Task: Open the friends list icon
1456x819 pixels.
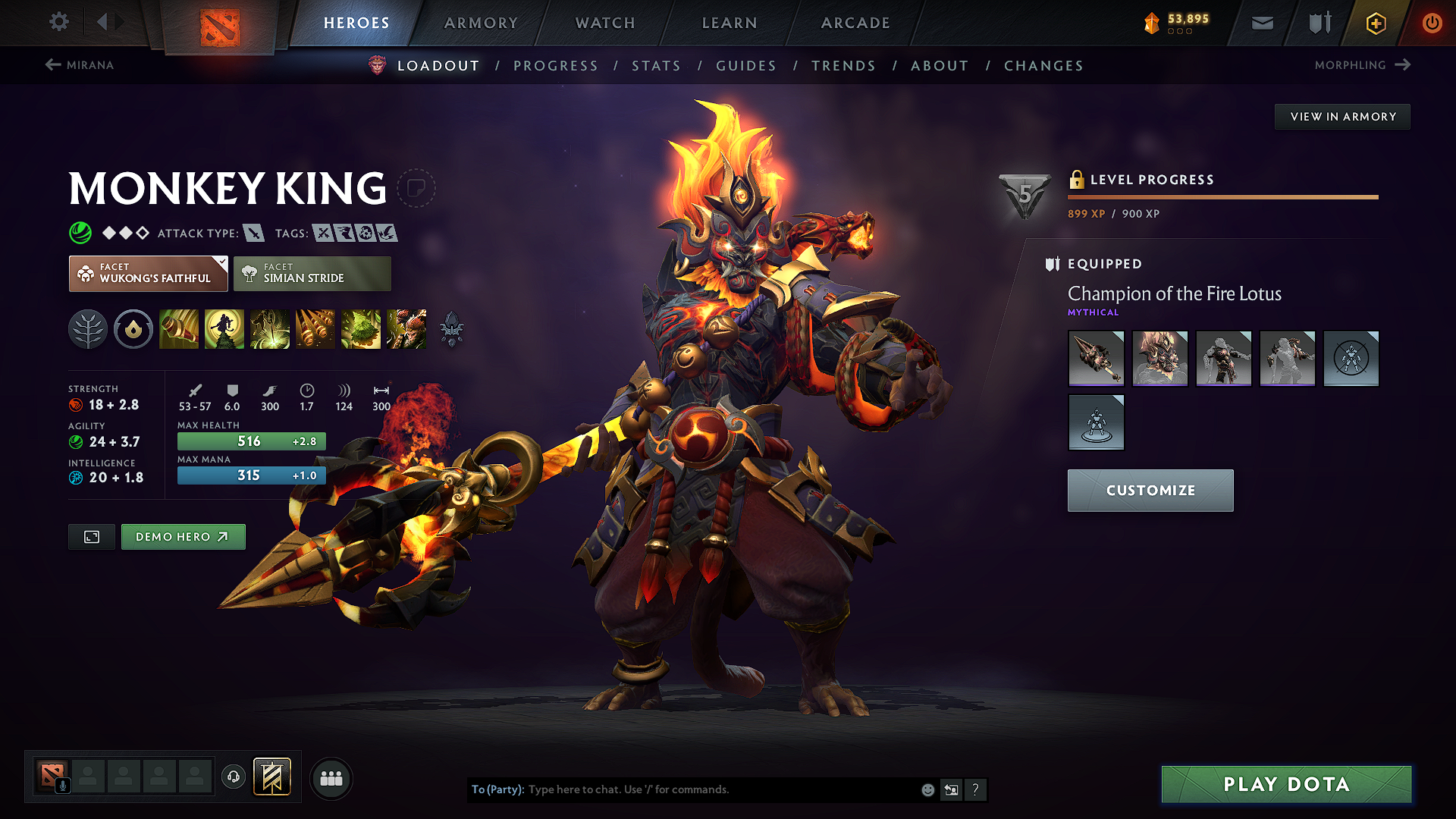Action: coord(331,777)
